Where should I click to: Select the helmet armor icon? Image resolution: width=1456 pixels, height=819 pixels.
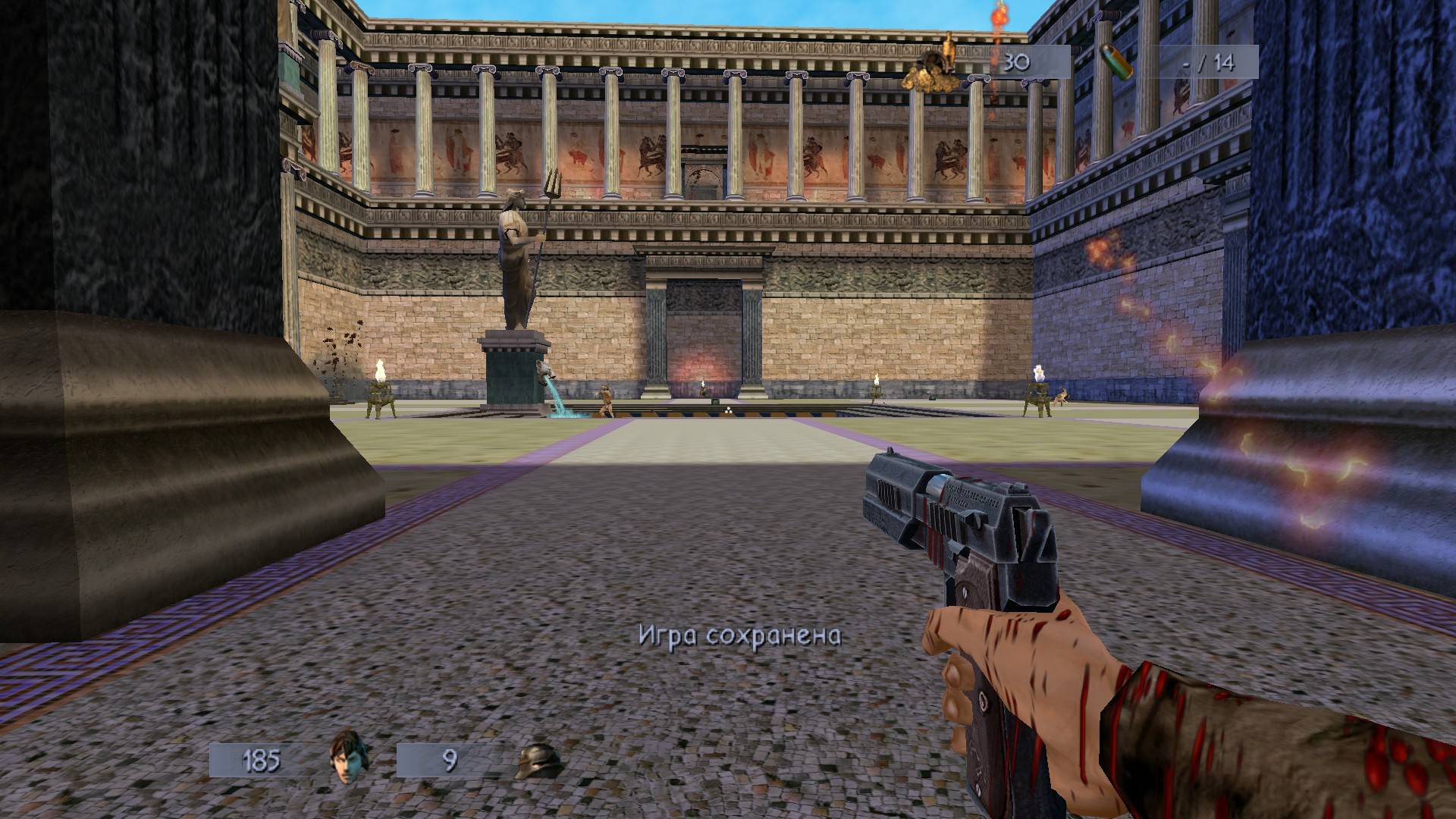click(x=539, y=761)
